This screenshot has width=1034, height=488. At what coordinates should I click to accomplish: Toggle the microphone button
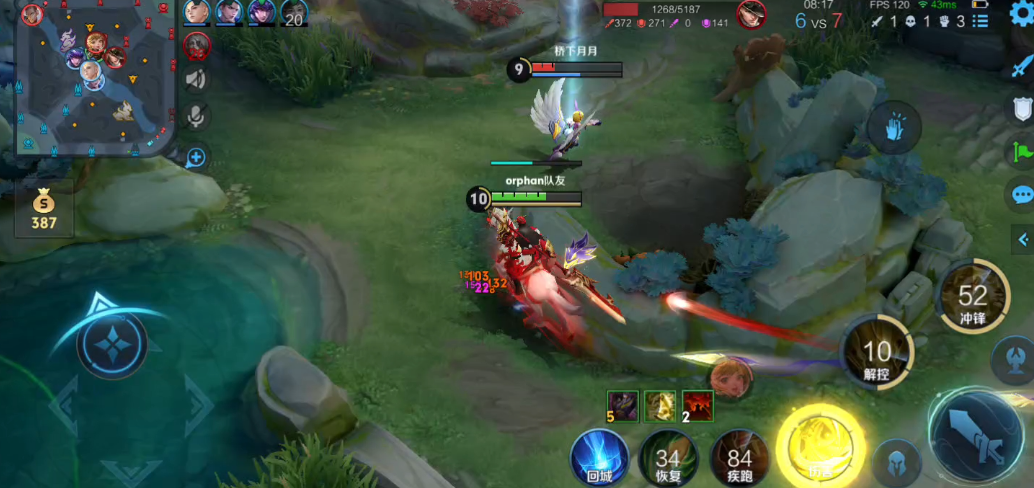[196, 117]
